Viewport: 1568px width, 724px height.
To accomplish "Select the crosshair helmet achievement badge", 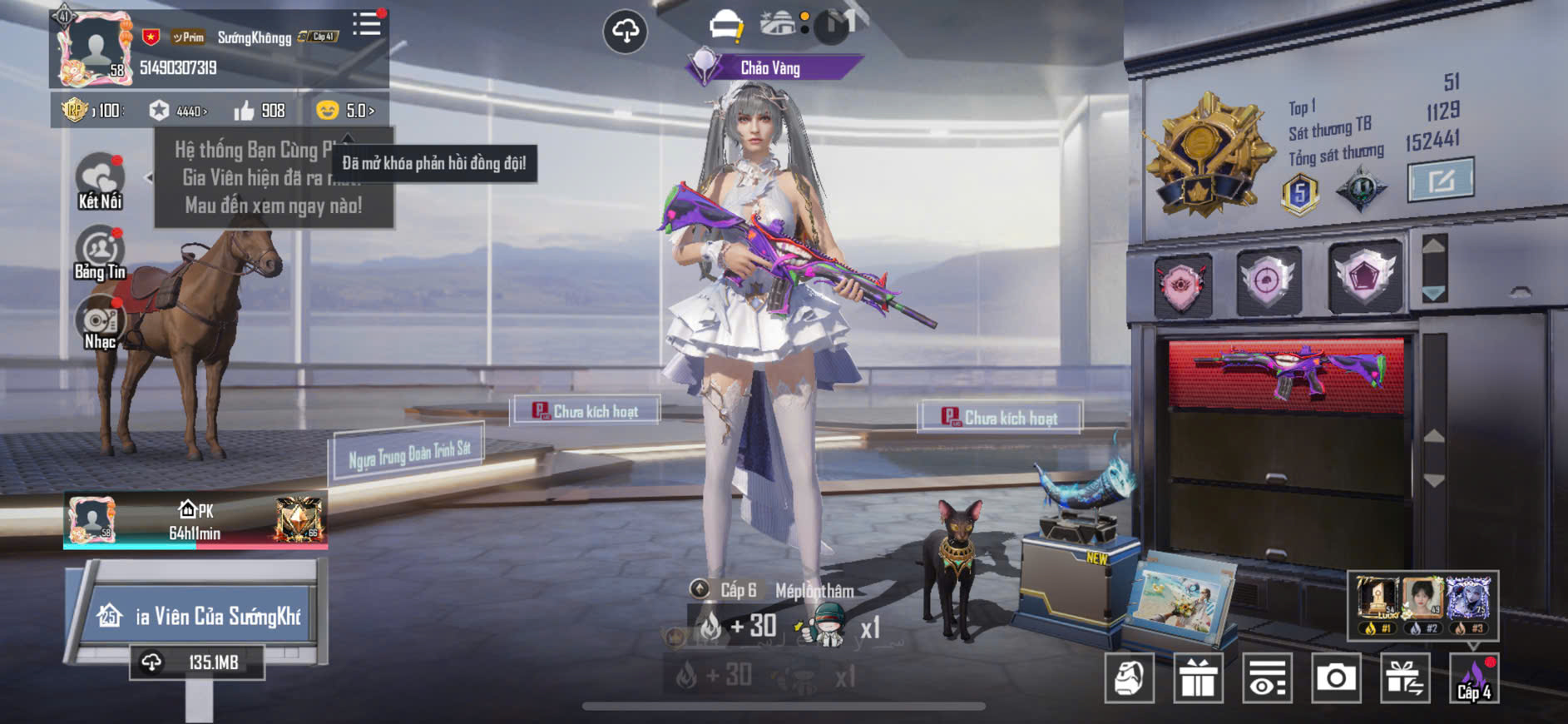I will 1269,280.
